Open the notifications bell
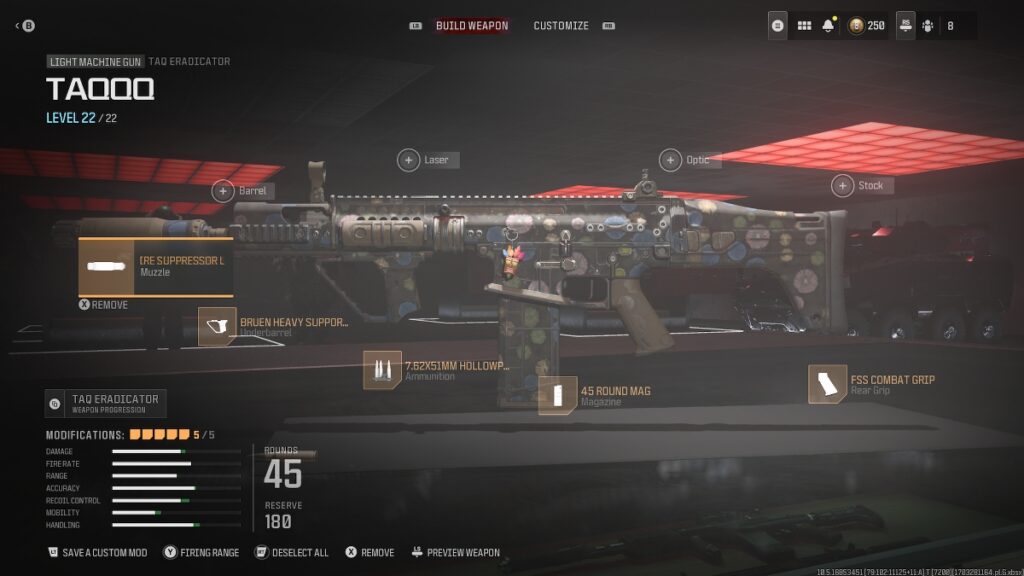1024x576 pixels. click(x=828, y=26)
